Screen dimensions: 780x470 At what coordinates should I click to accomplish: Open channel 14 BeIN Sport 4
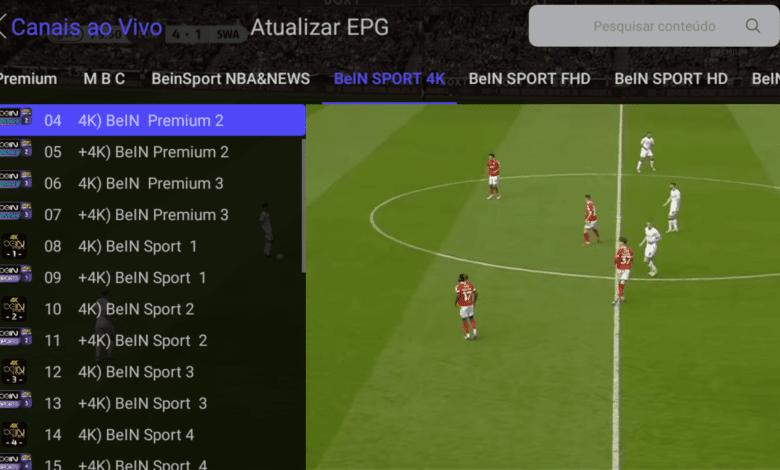(x=152, y=435)
